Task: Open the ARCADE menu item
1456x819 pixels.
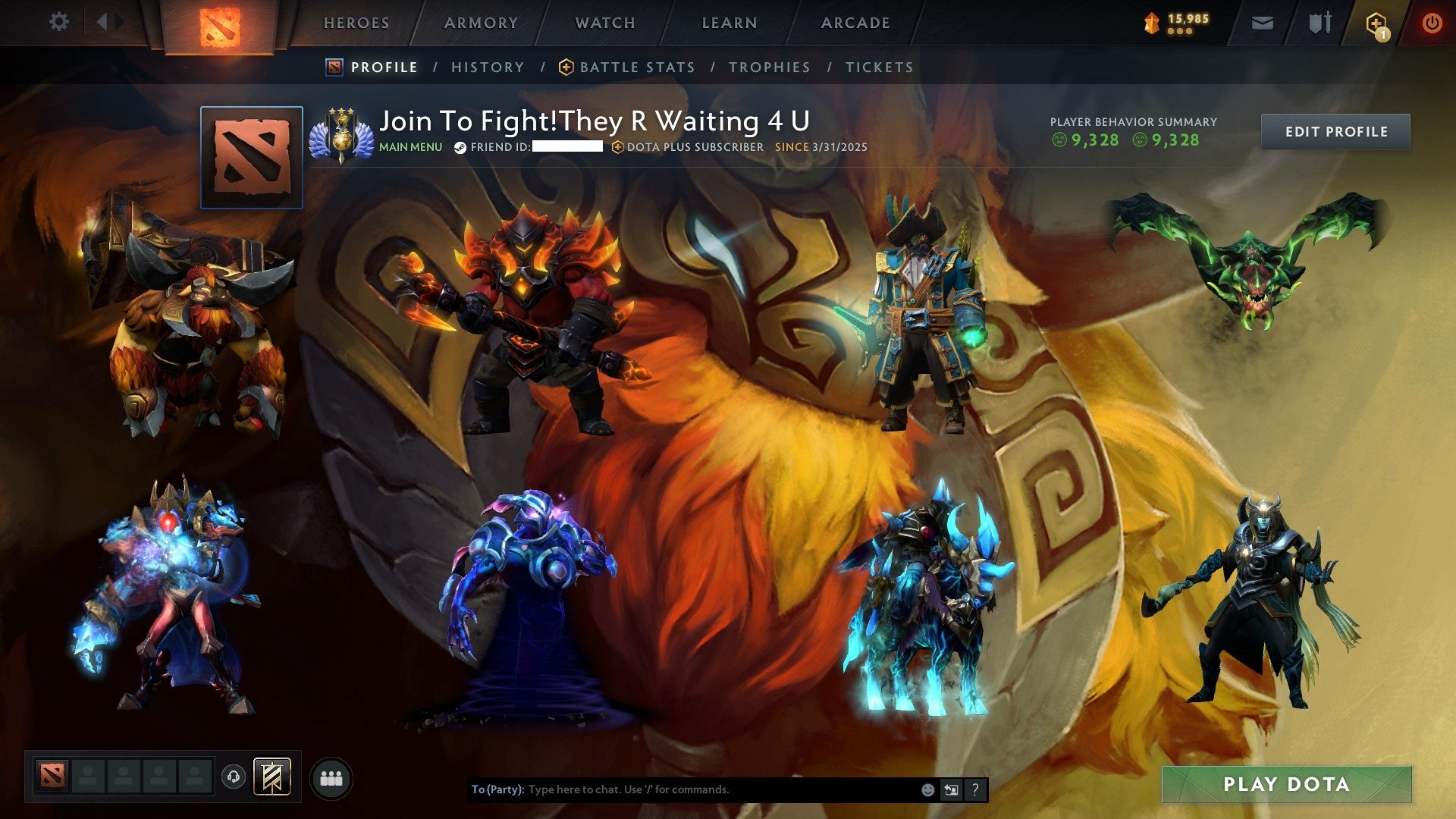Action: point(855,23)
